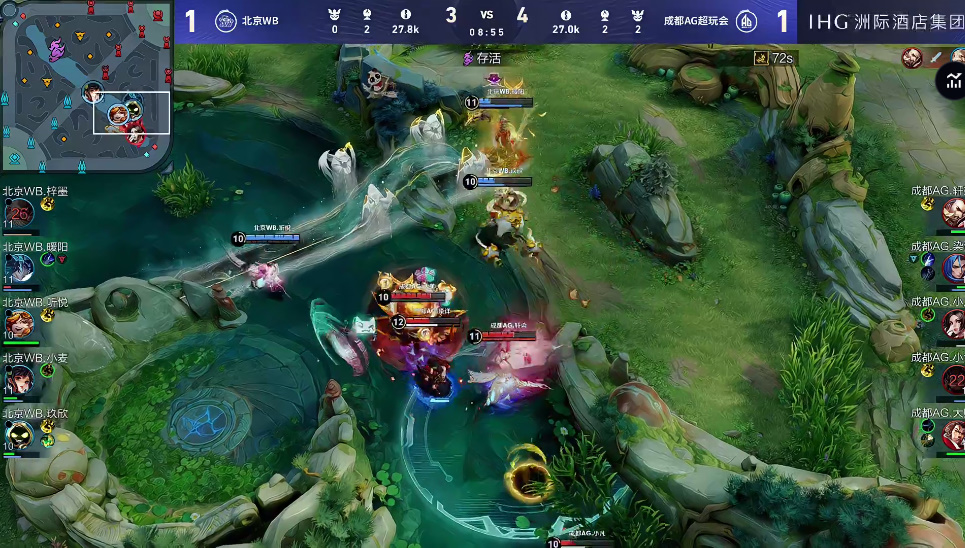Select player 北京WB.听悦's hero portrait
The height and width of the screenshot is (548, 965).
click(x=19, y=322)
